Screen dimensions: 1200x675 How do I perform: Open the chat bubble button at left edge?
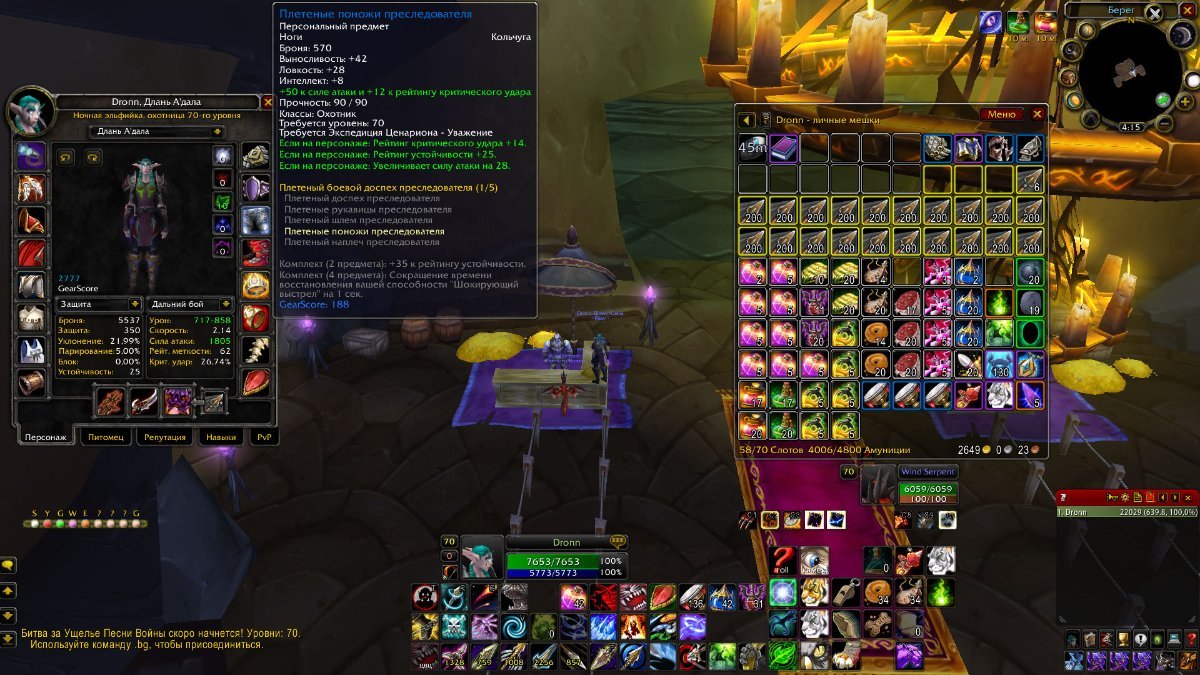pyautogui.click(x=8, y=565)
